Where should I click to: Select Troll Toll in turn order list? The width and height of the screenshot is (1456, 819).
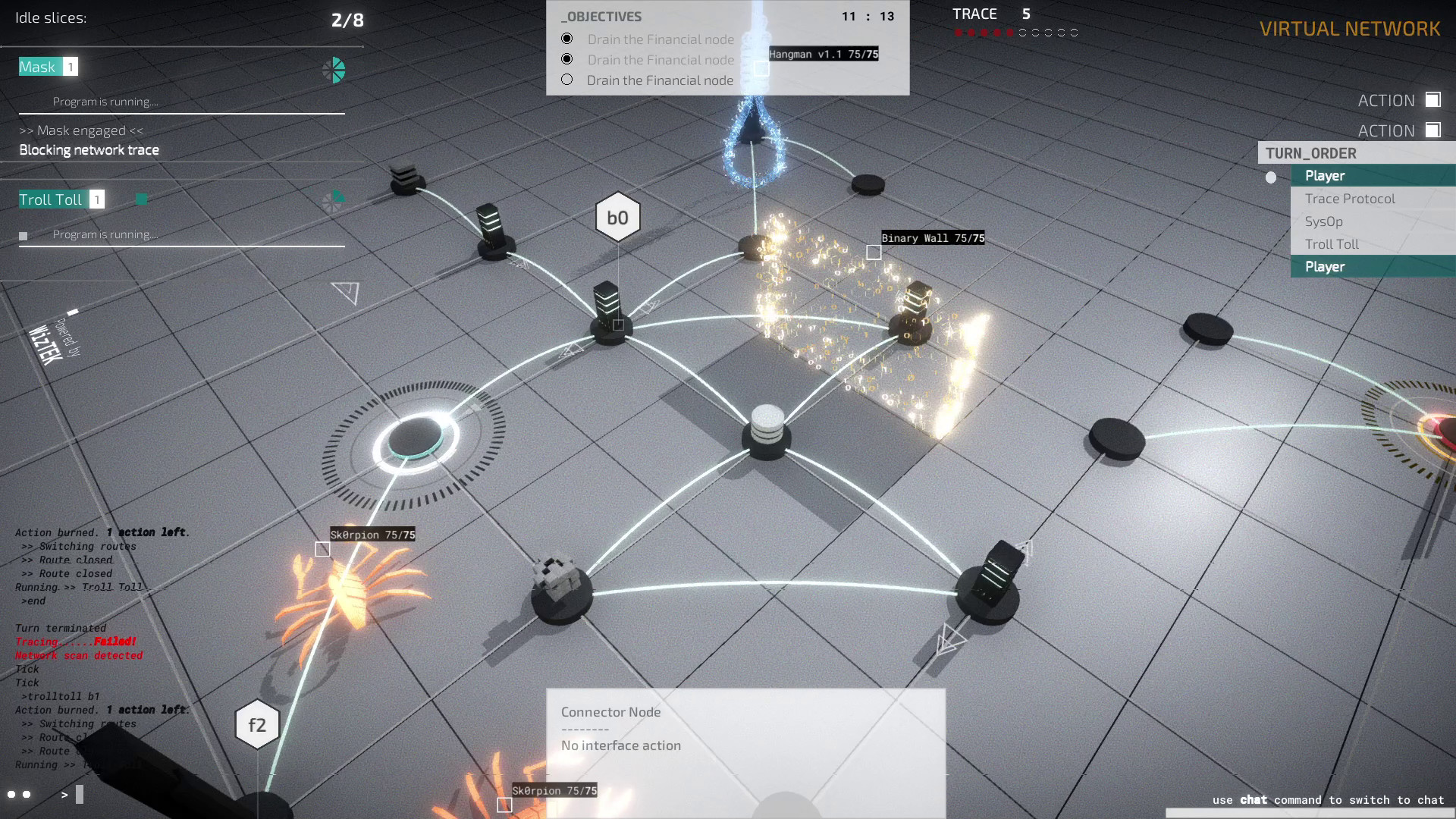pos(1332,244)
